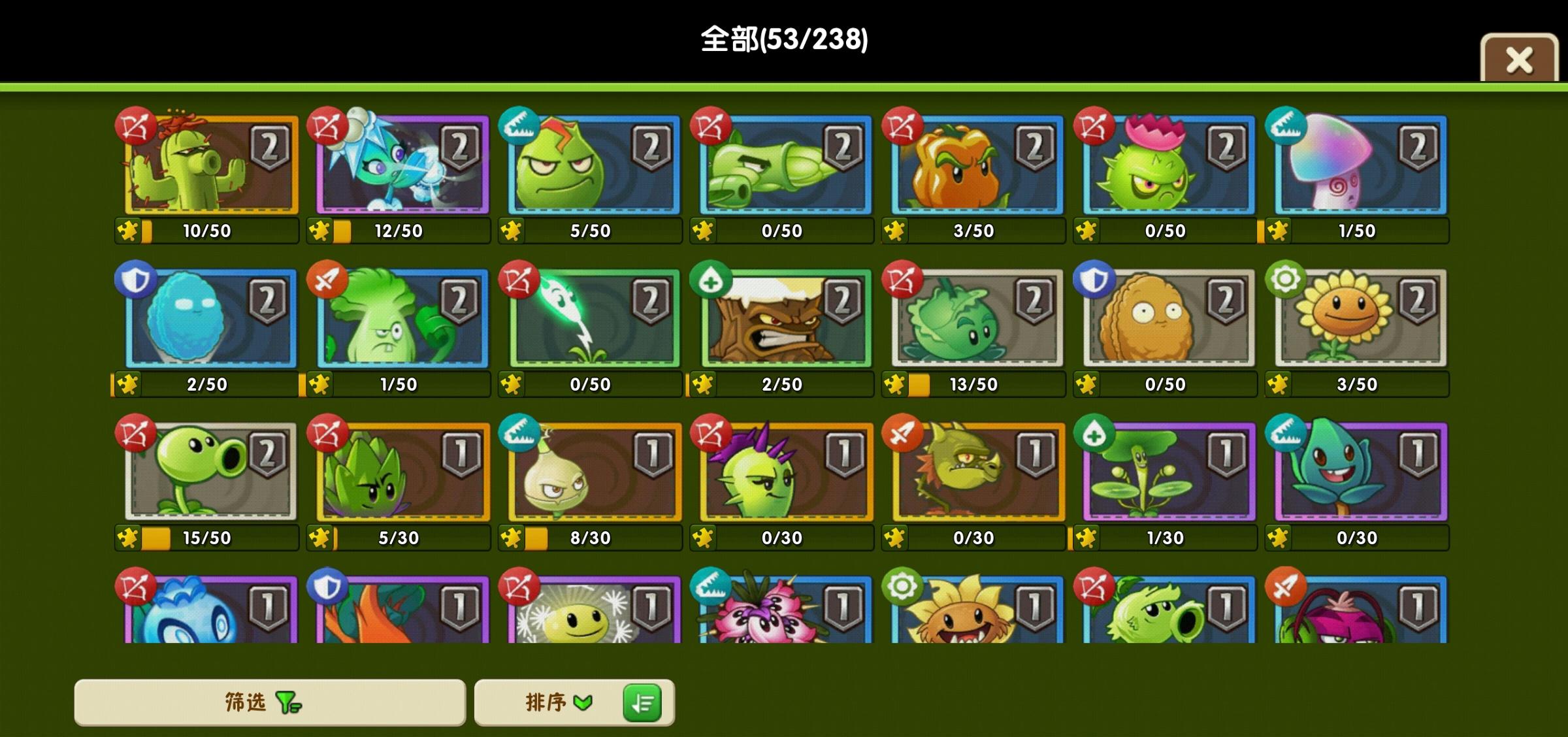This screenshot has height=737, width=1568.
Task: Click the puzzle piece icon under the Peashooter card
Action: pos(128,537)
